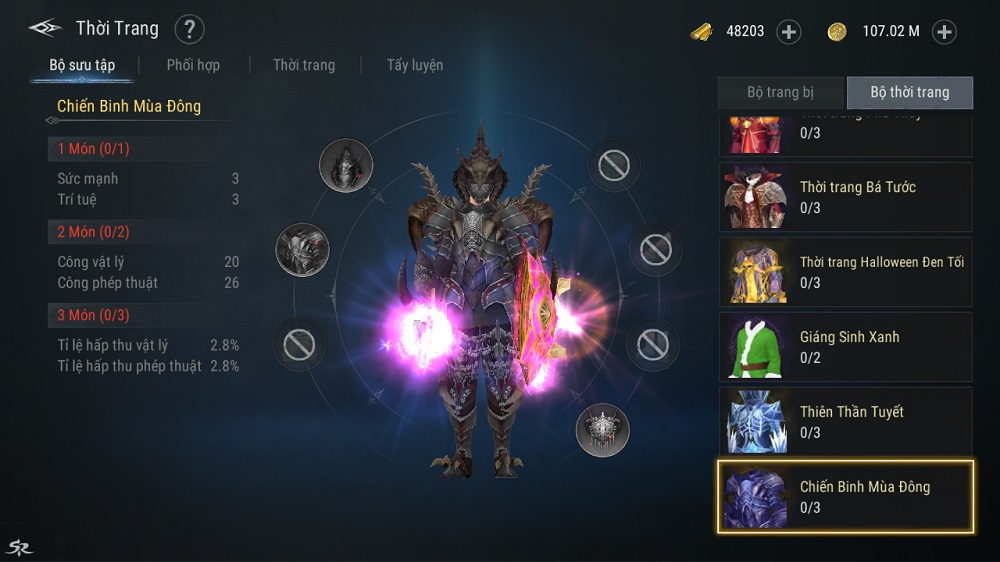Open the question mark help button
Viewport: 1000px width, 562px height.
coord(189,29)
